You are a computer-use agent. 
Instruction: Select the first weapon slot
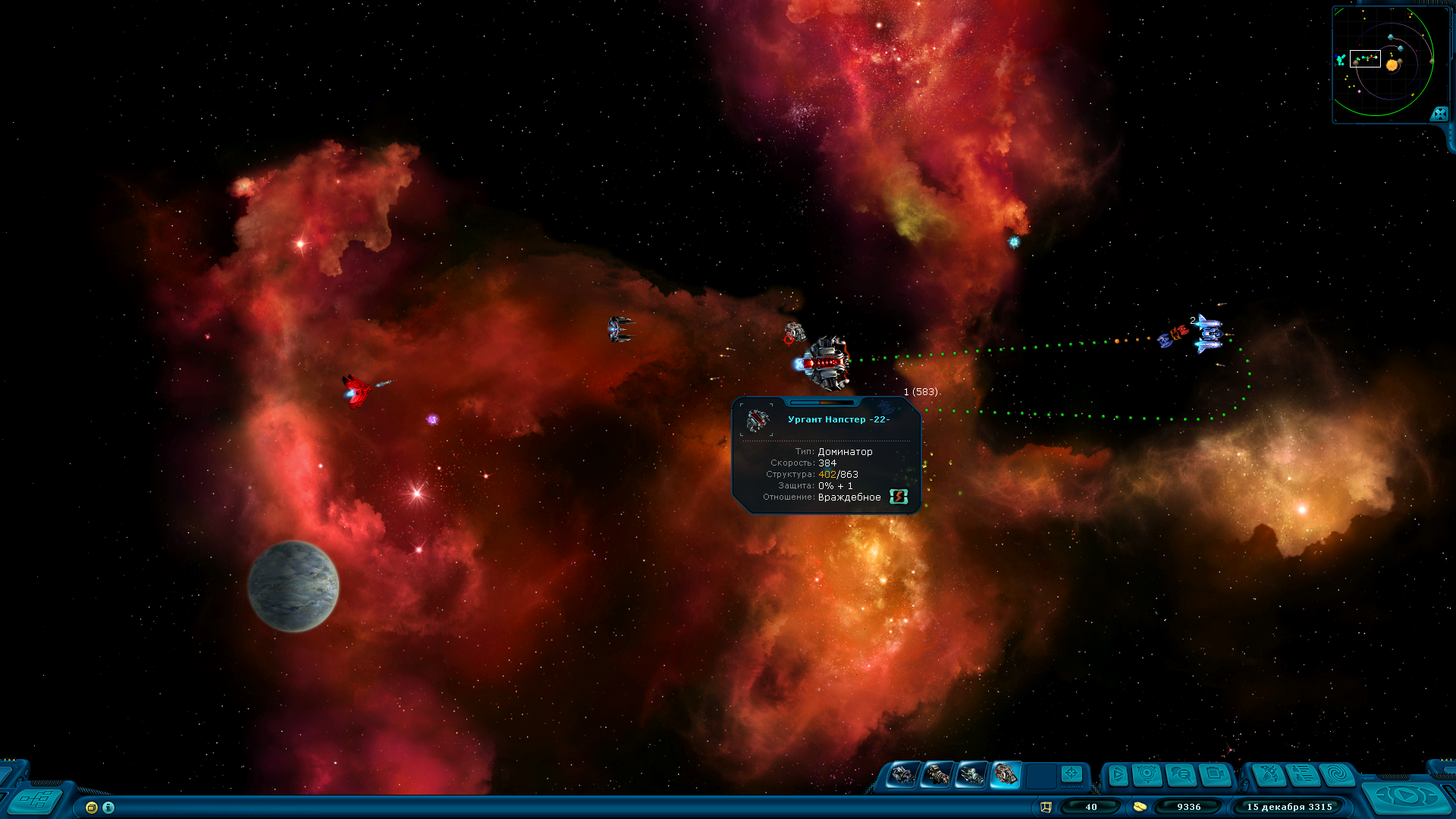[902, 775]
